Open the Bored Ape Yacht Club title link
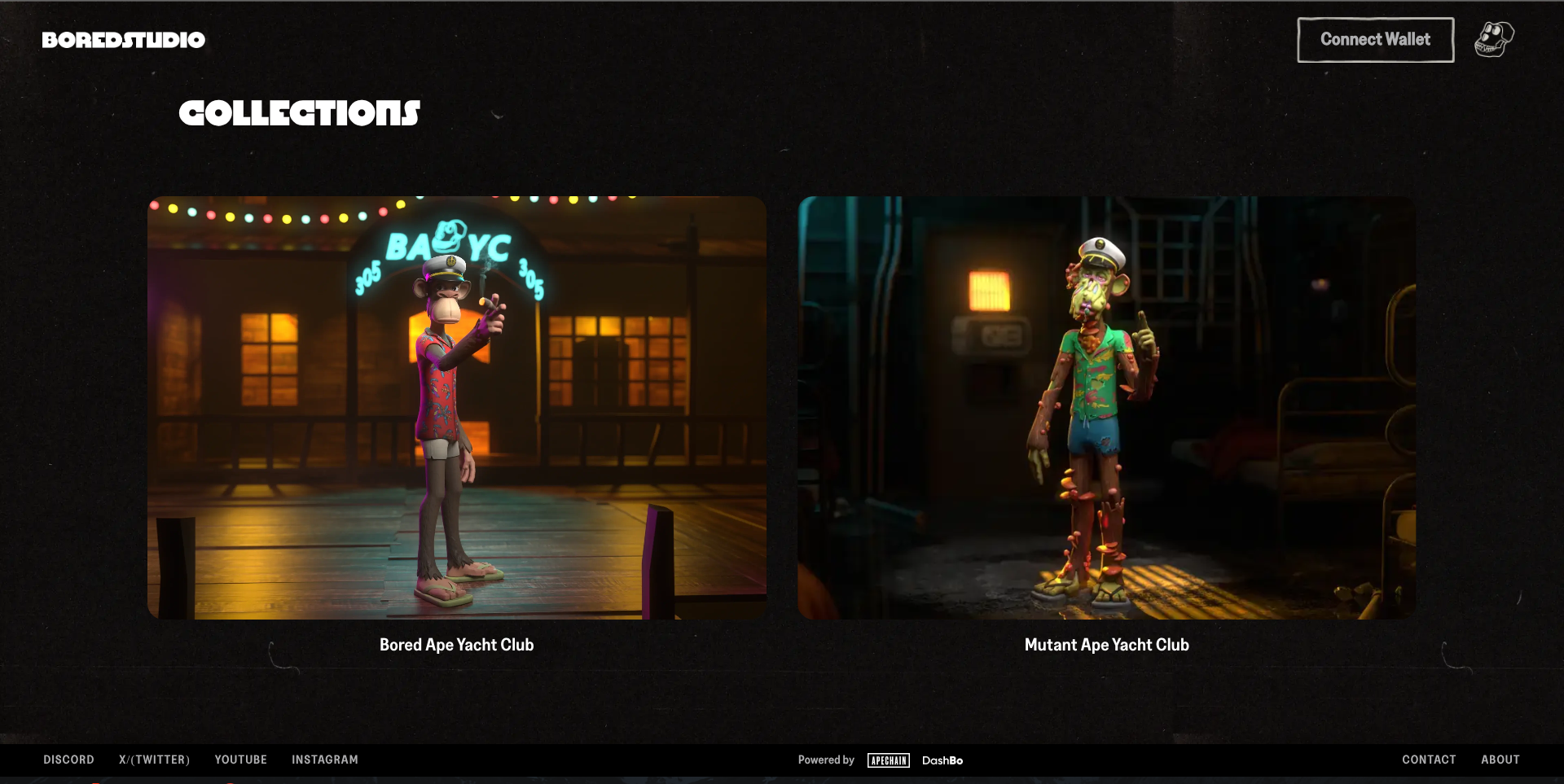The image size is (1564, 784). (x=456, y=645)
